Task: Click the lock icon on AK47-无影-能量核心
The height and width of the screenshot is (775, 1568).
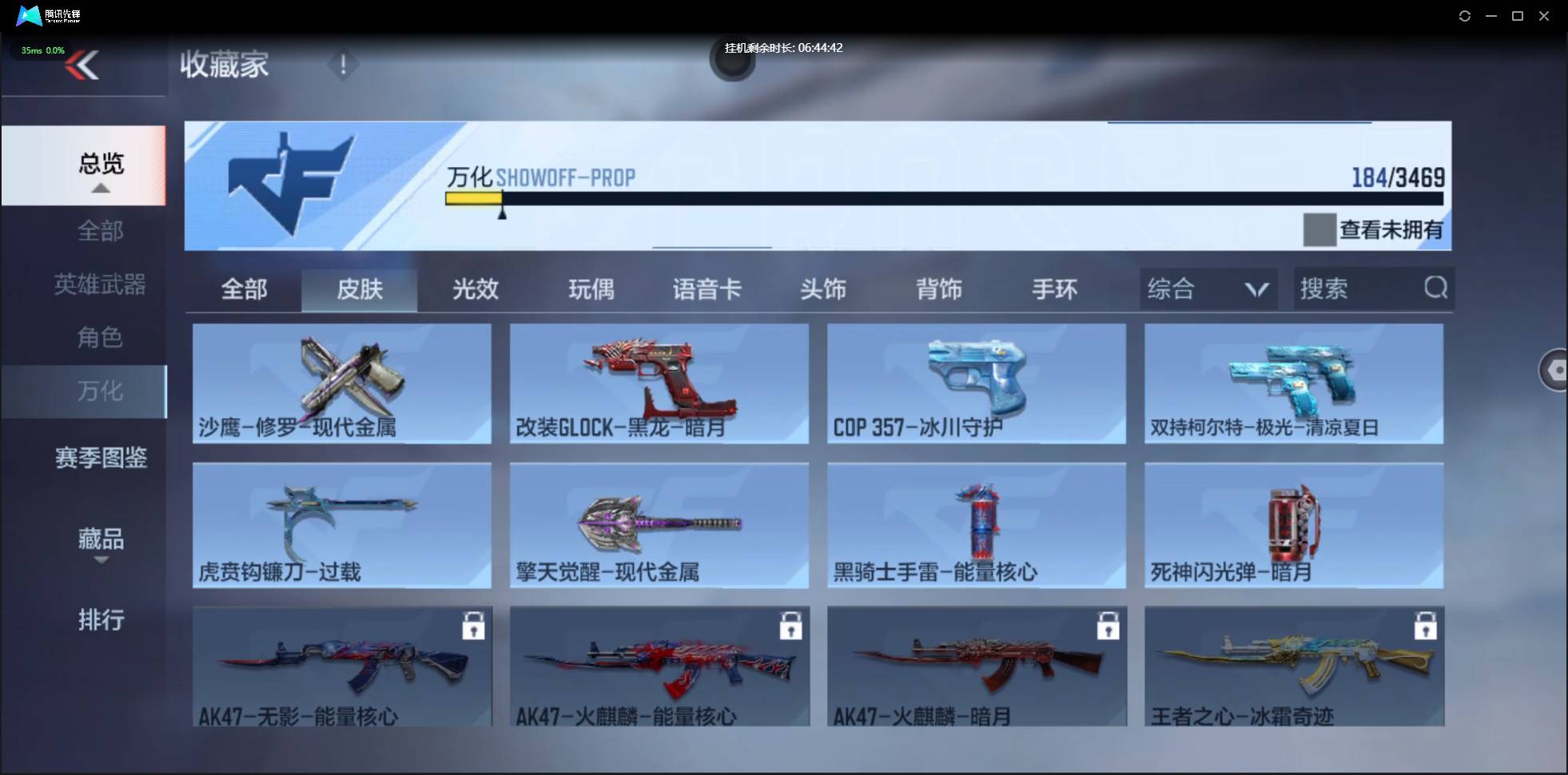Action: coord(473,626)
